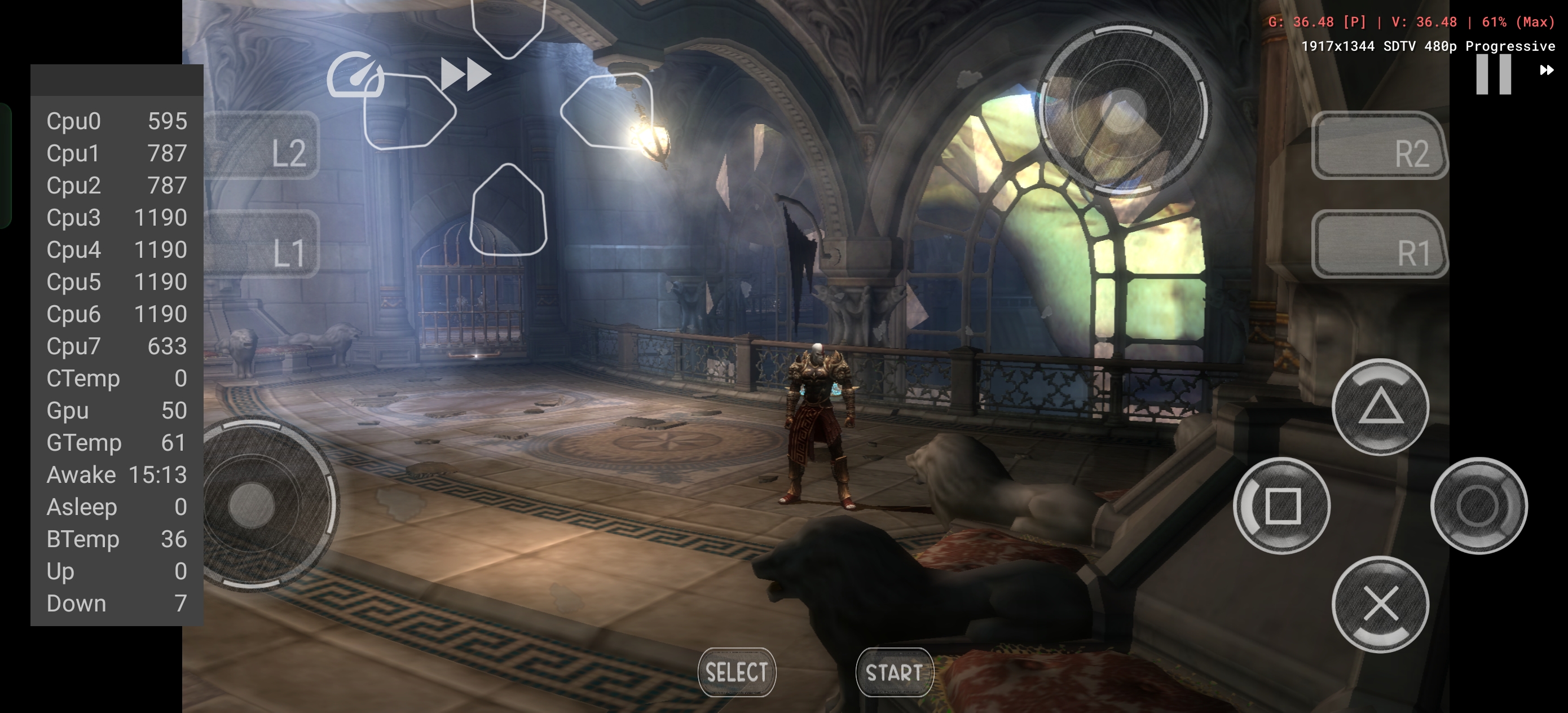
Task: Tap the d-pad down arrow
Action: [x=508, y=210]
